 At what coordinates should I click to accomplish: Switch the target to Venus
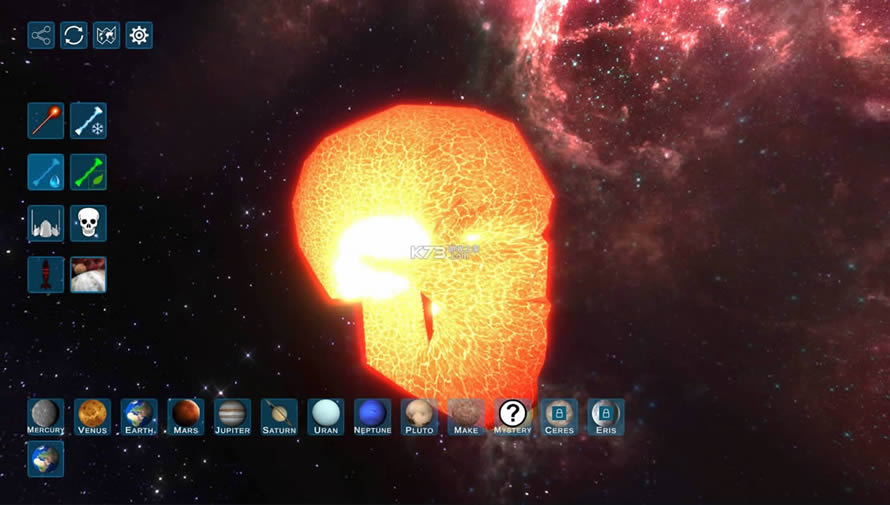(x=92, y=416)
